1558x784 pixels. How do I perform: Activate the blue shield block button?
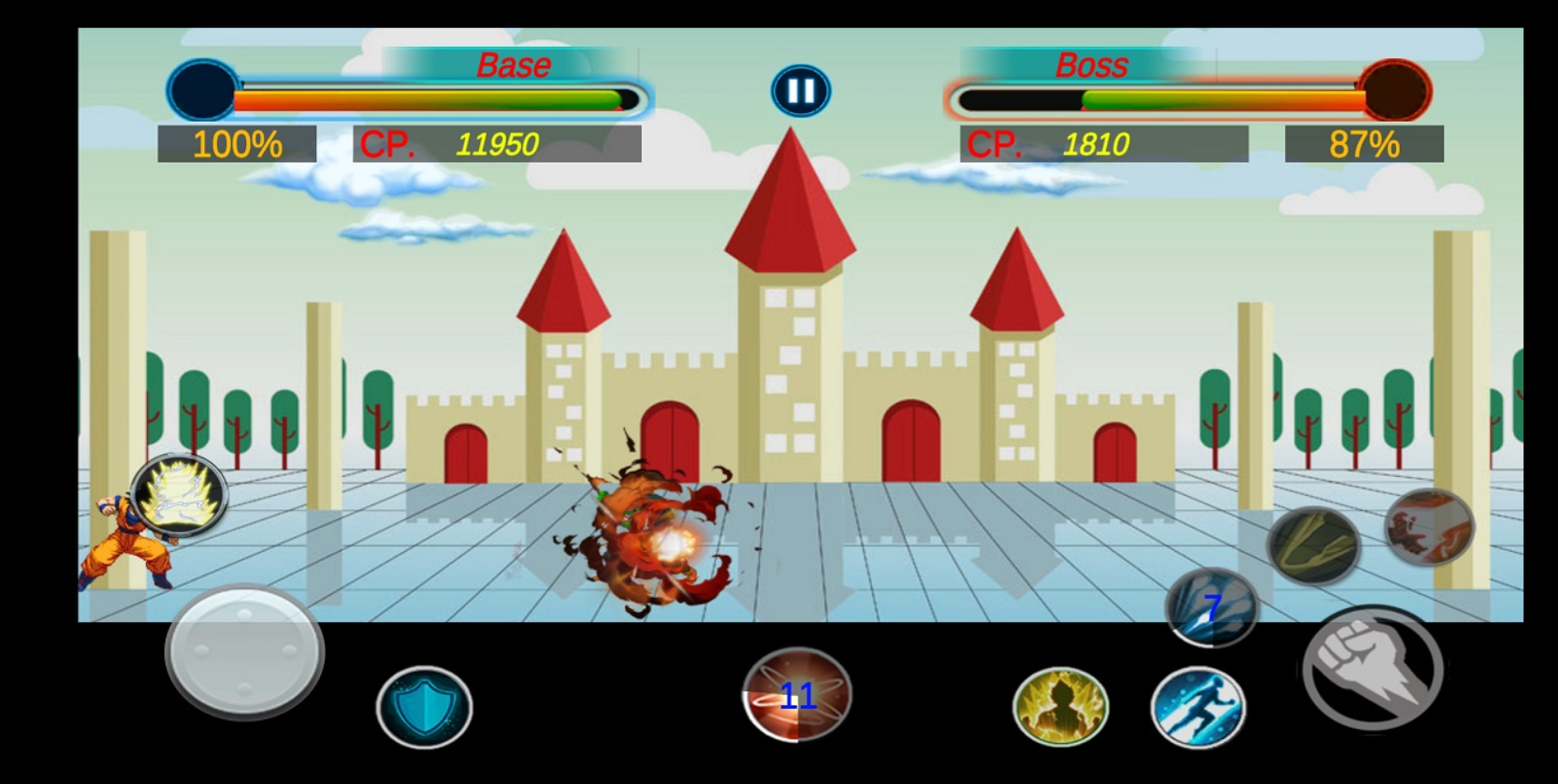(x=424, y=707)
